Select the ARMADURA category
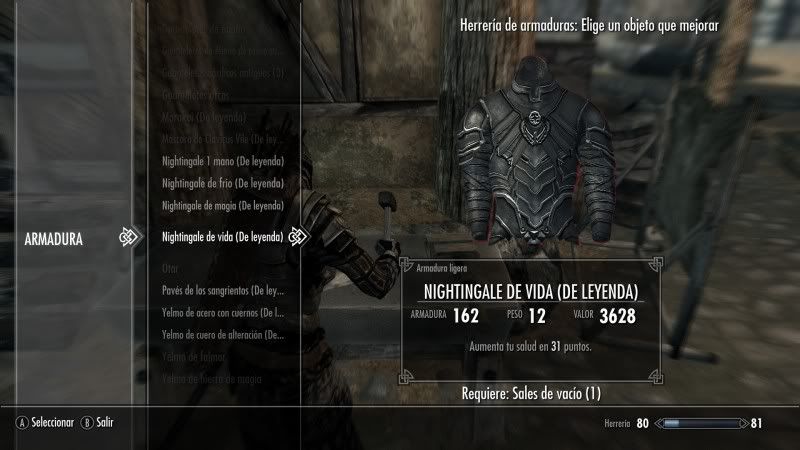The width and height of the screenshot is (800, 450). 53,239
